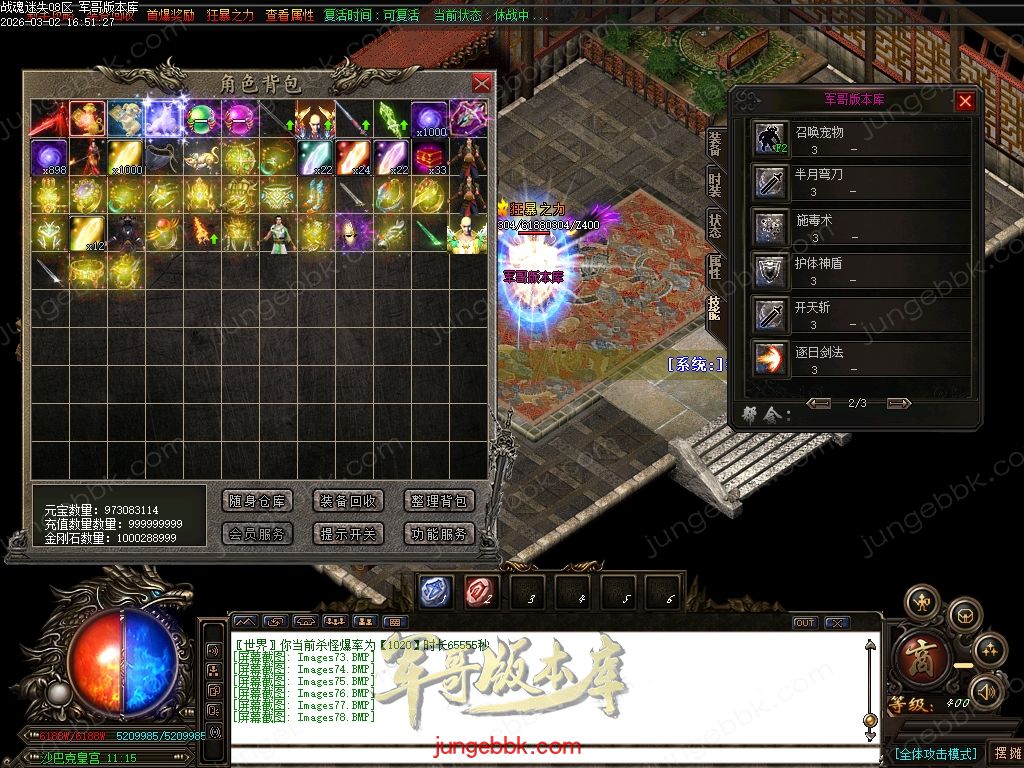The image size is (1024, 768).
Task: Open the 摆摊 stall button
Action: pos(1005,752)
